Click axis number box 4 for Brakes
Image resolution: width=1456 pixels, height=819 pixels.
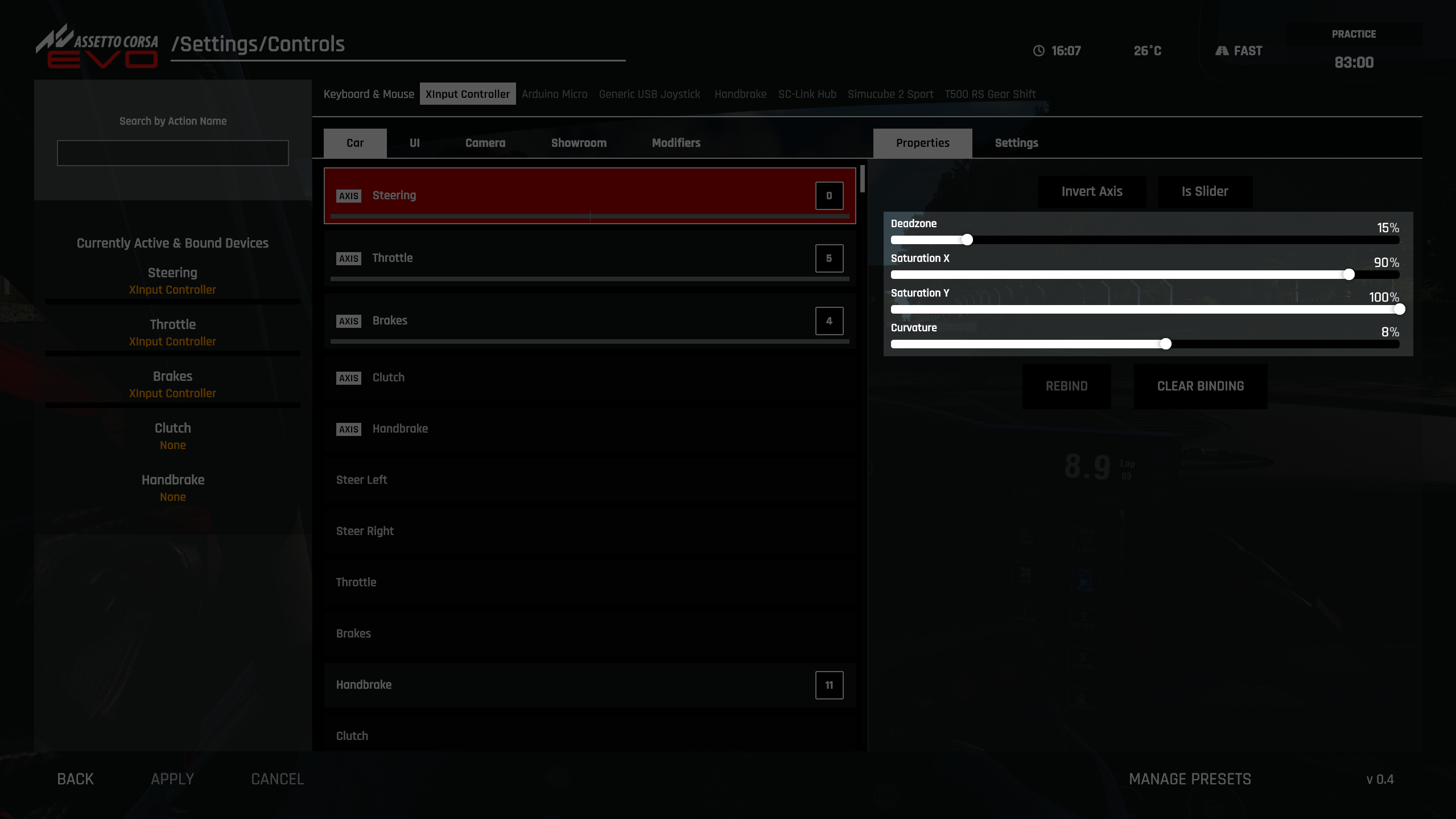coord(828,320)
